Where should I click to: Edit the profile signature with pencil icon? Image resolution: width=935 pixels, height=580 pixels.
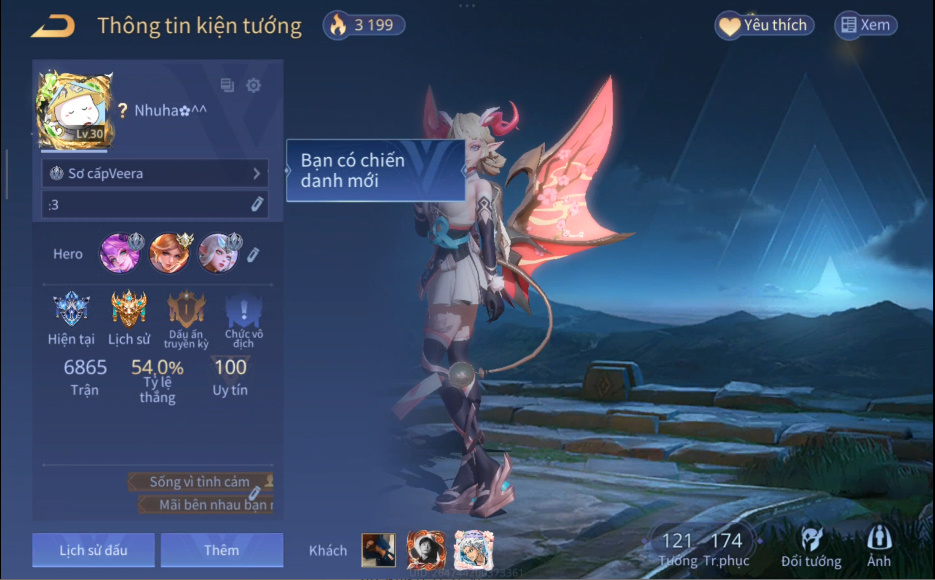pyautogui.click(x=257, y=204)
